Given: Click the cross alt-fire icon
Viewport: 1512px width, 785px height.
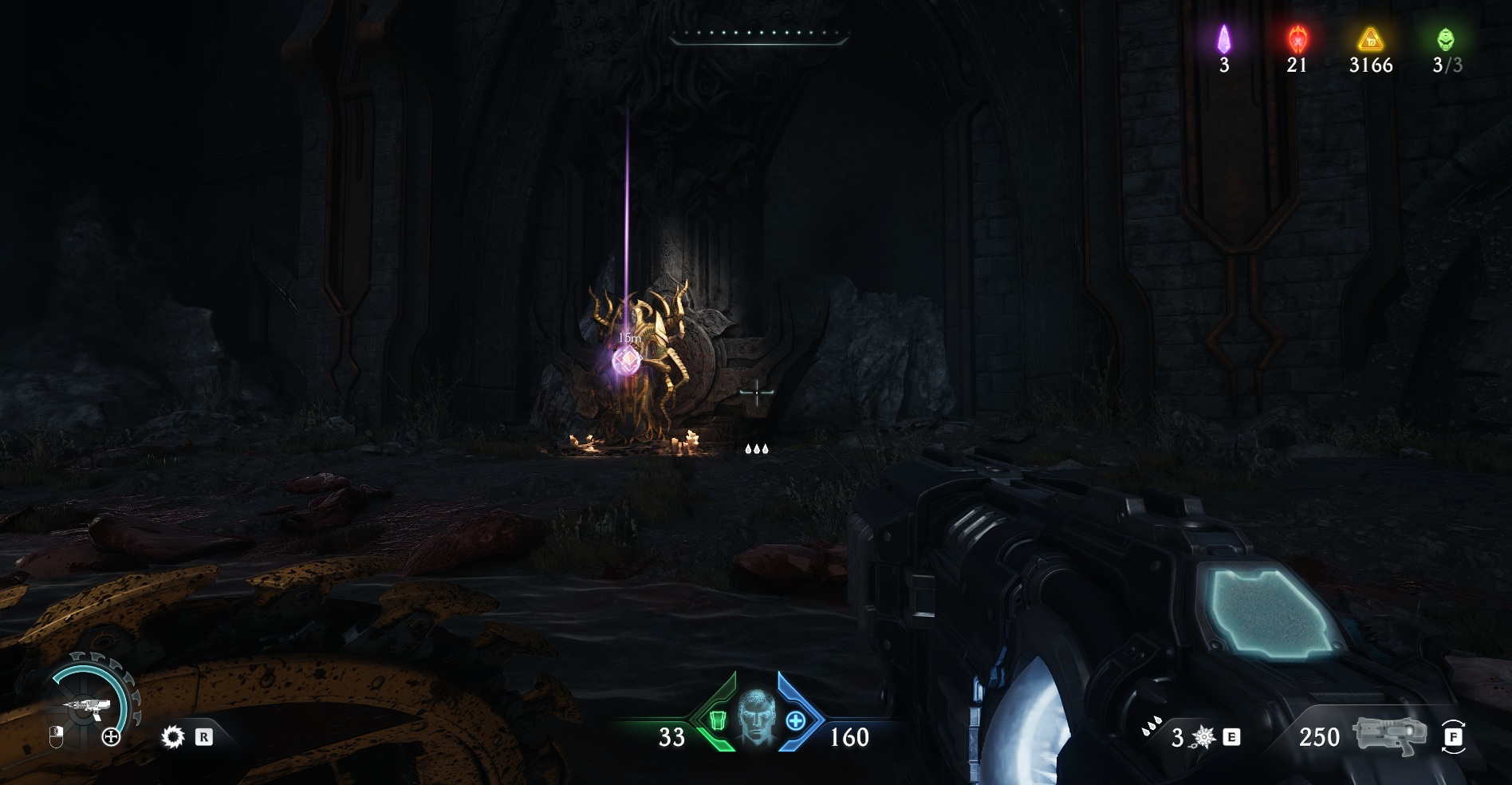Looking at the screenshot, I should click(111, 737).
